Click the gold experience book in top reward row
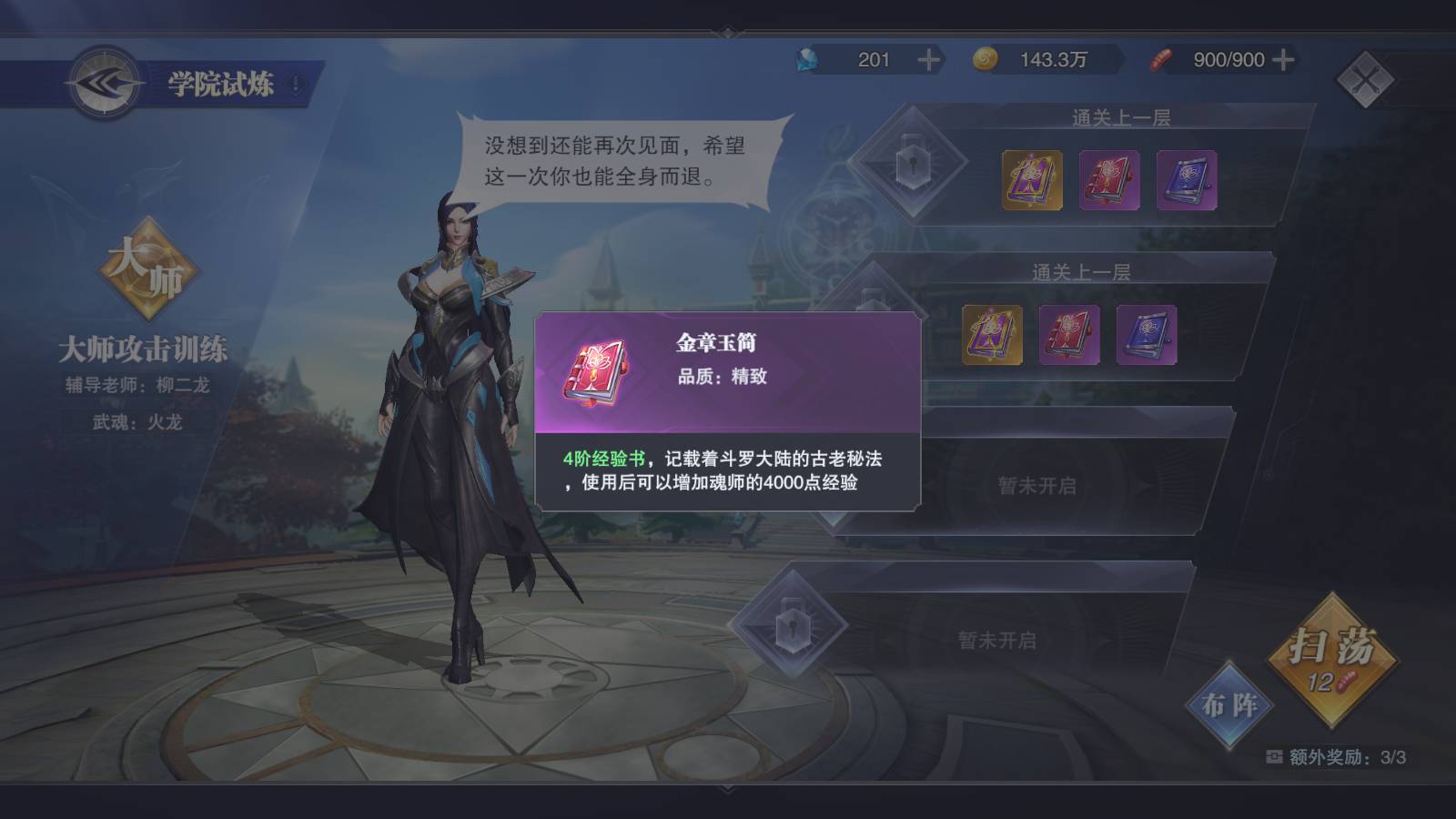 (1031, 180)
